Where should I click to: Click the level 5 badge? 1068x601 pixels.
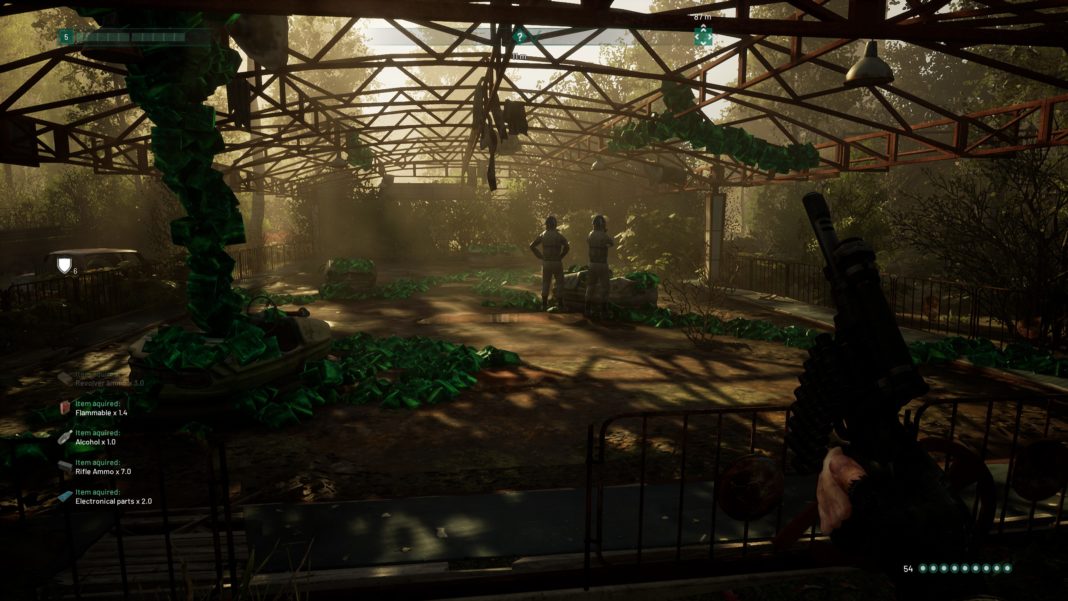(x=66, y=37)
